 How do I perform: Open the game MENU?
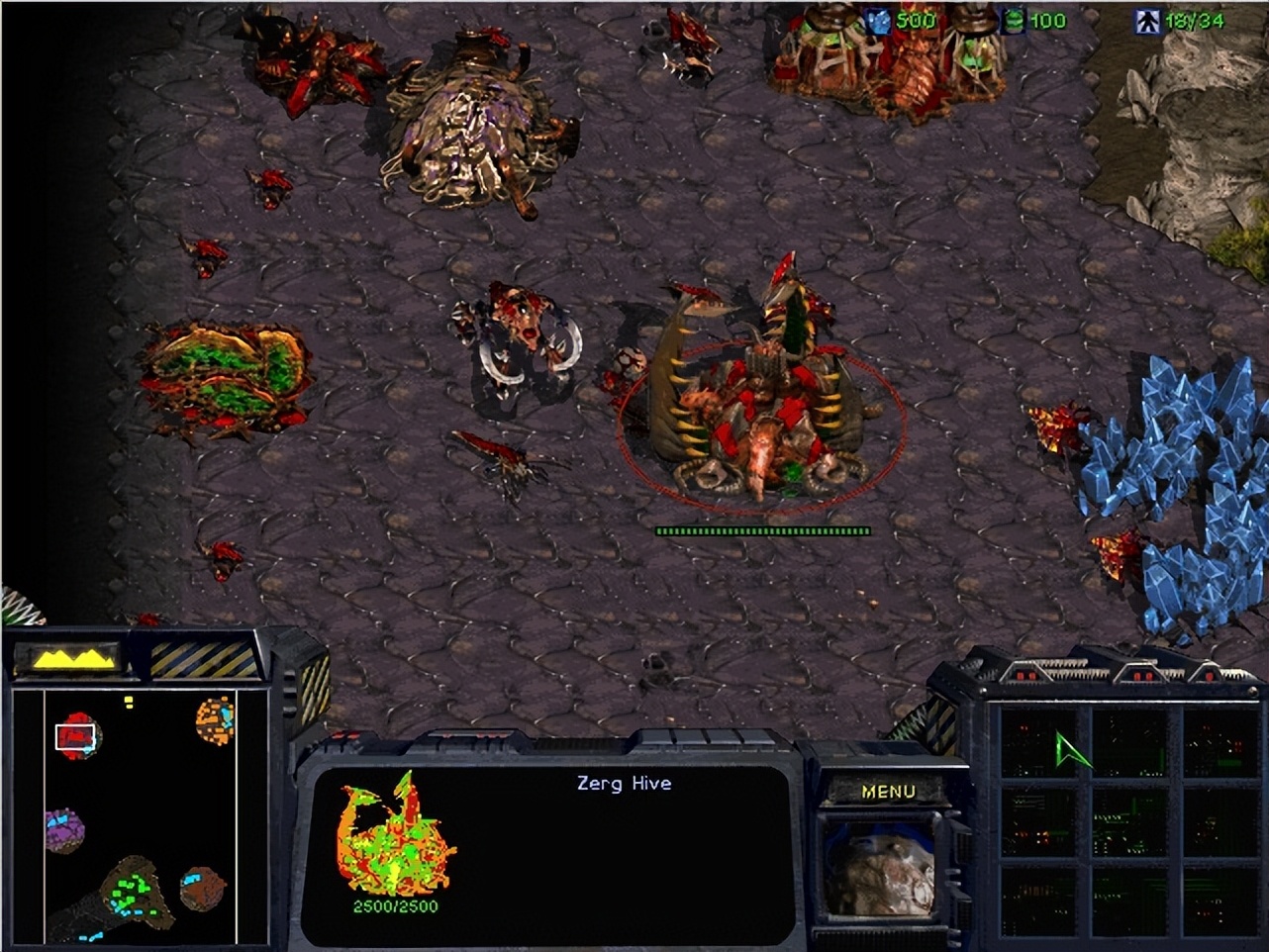(888, 790)
